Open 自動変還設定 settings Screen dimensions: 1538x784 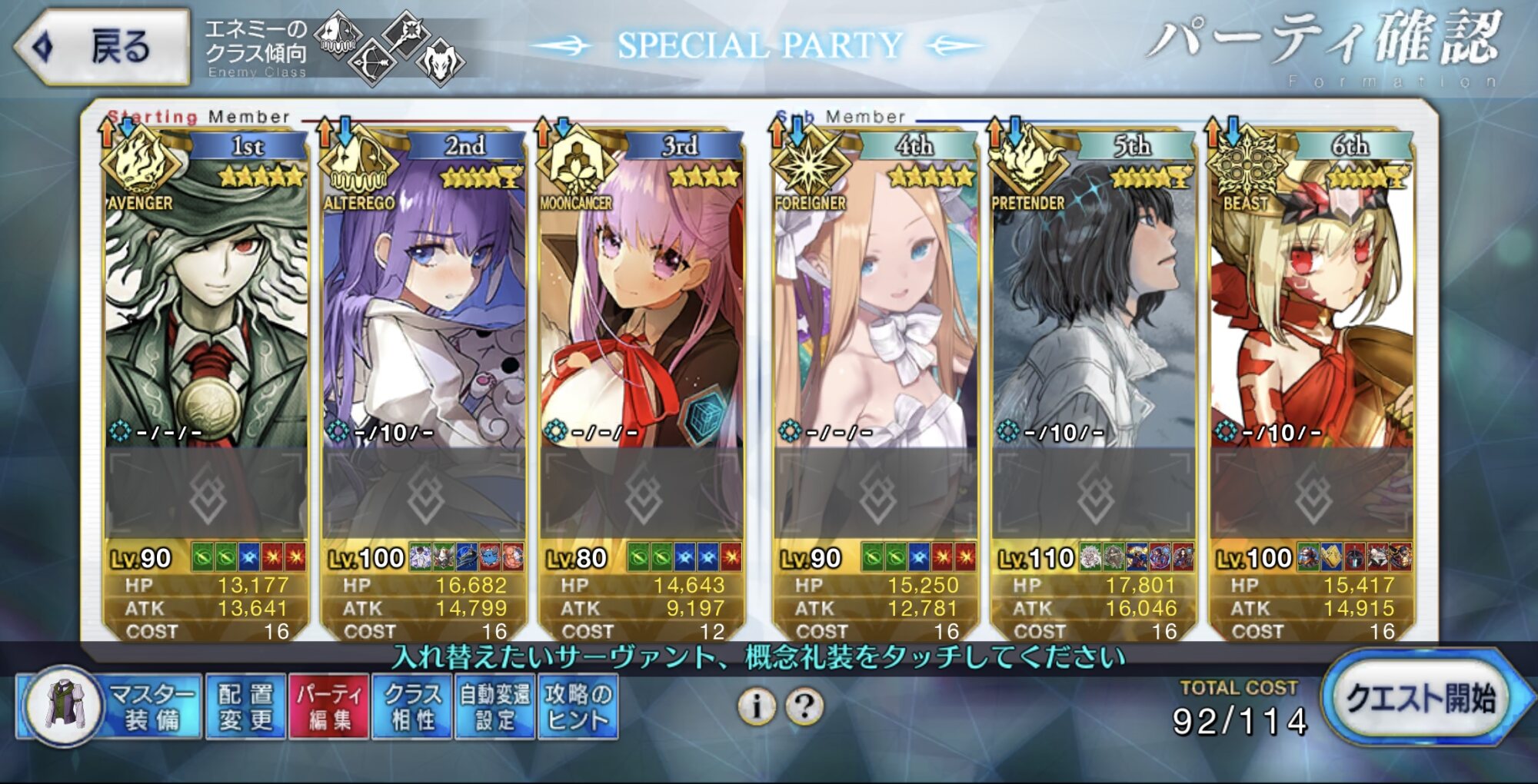(x=495, y=706)
